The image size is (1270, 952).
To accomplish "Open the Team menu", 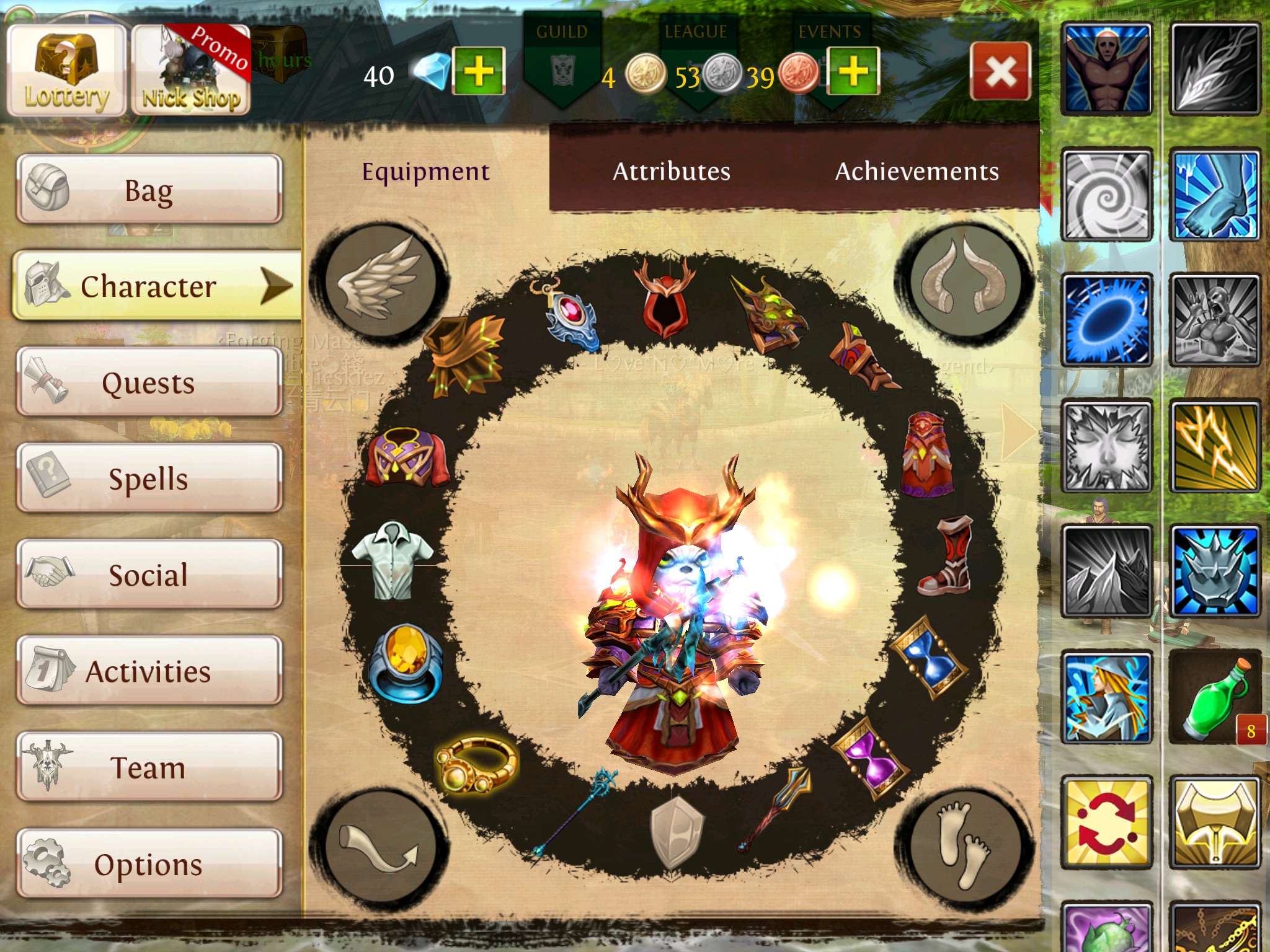I will click(149, 767).
